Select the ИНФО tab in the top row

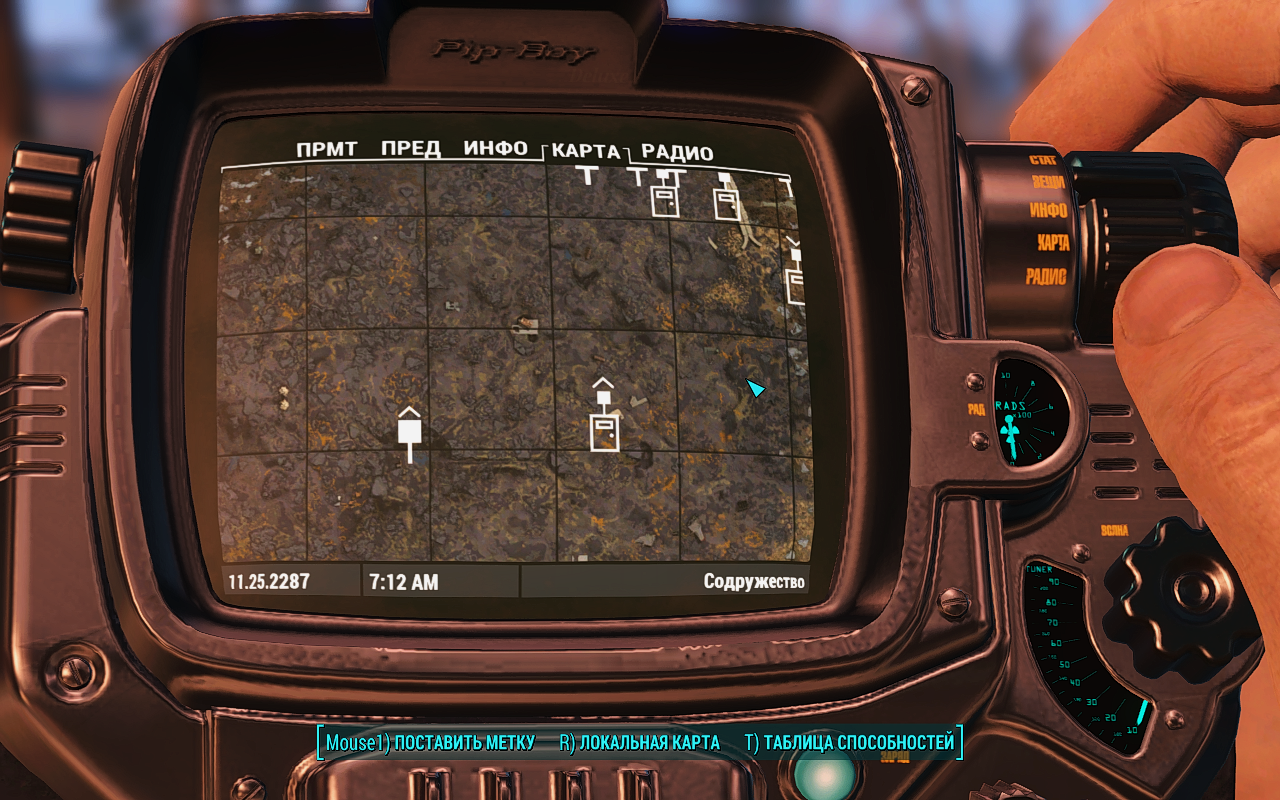click(496, 149)
